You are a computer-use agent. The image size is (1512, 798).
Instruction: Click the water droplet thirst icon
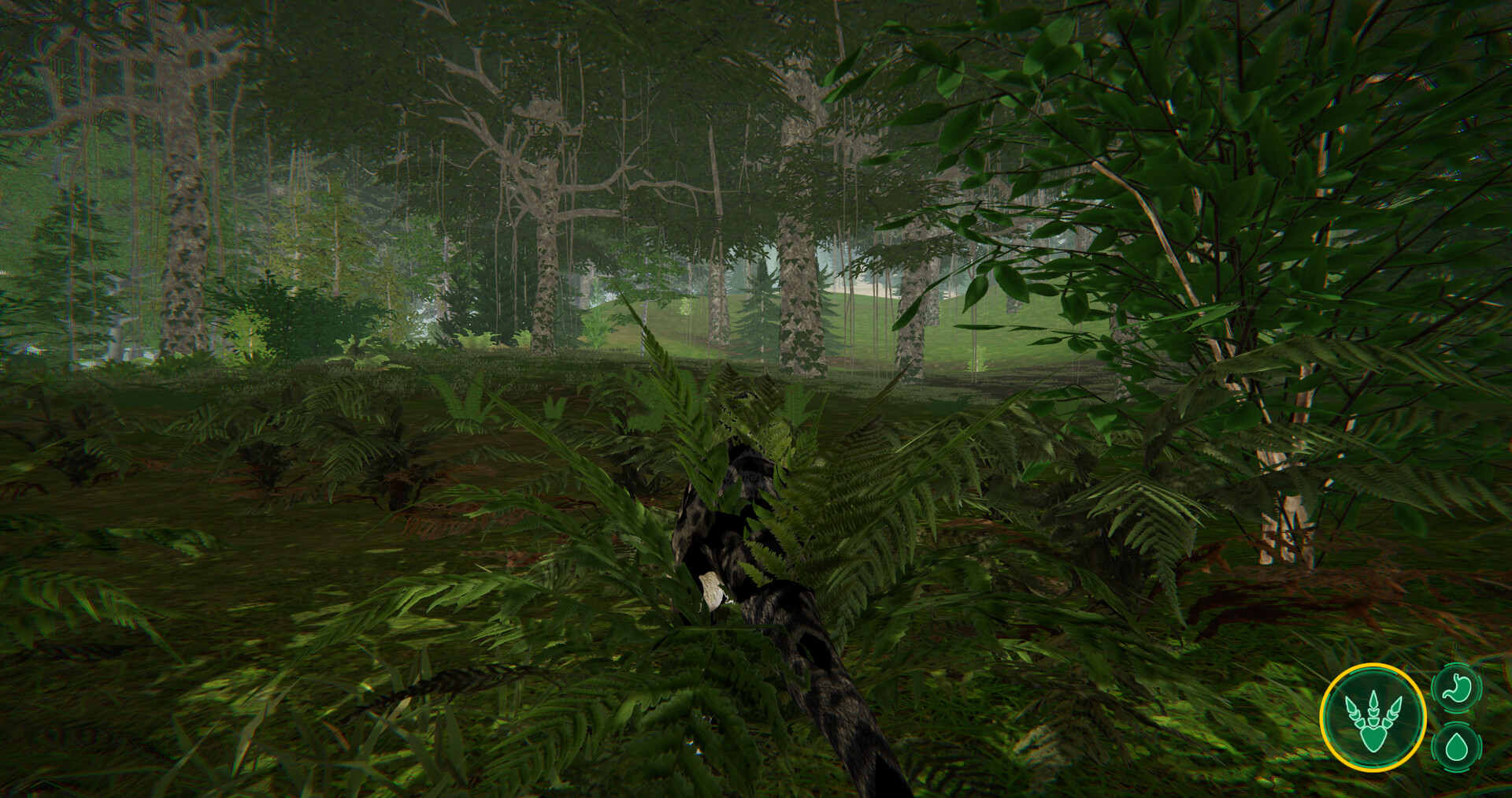[x=1457, y=747]
